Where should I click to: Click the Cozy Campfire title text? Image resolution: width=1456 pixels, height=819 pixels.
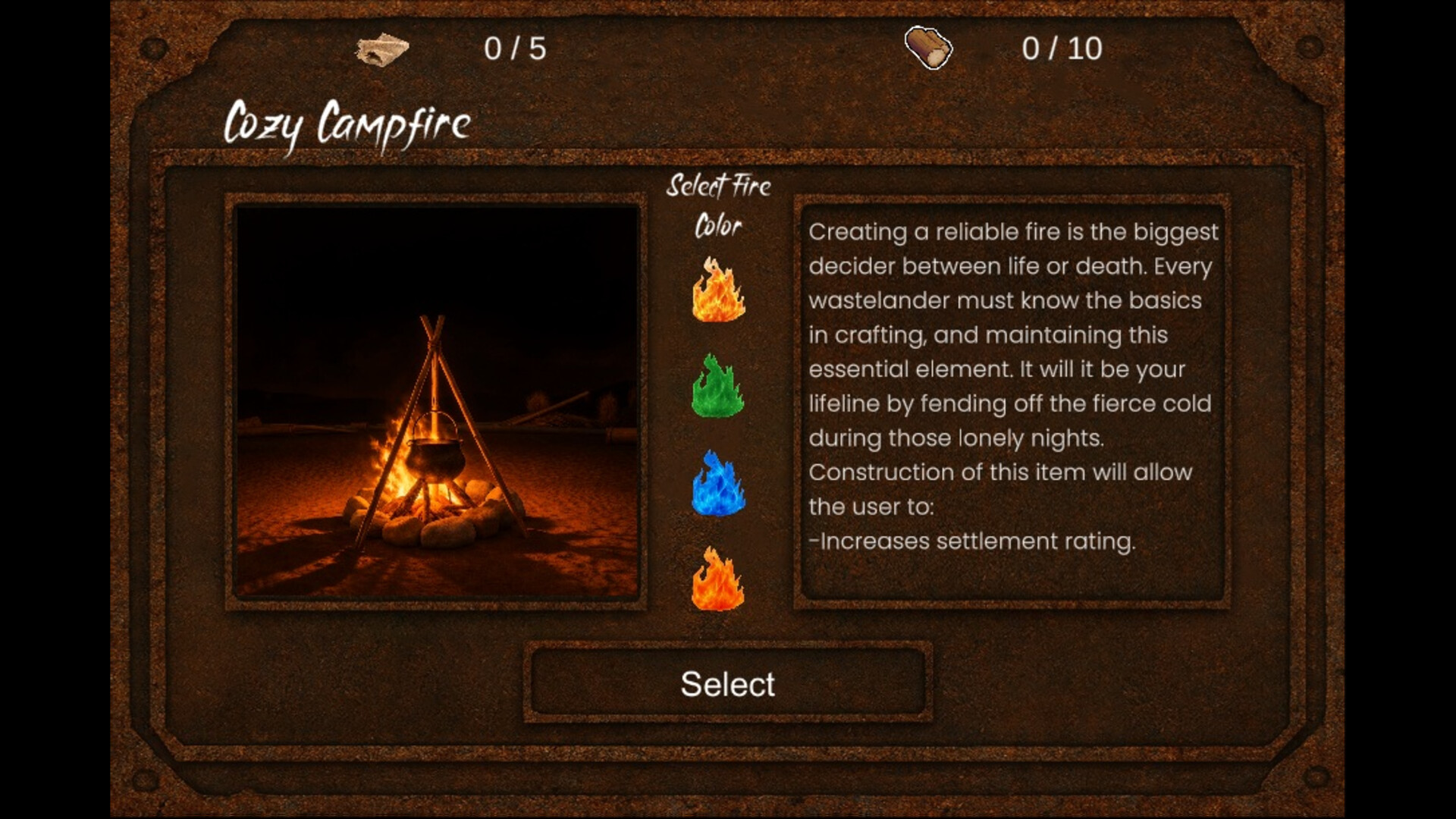(347, 121)
